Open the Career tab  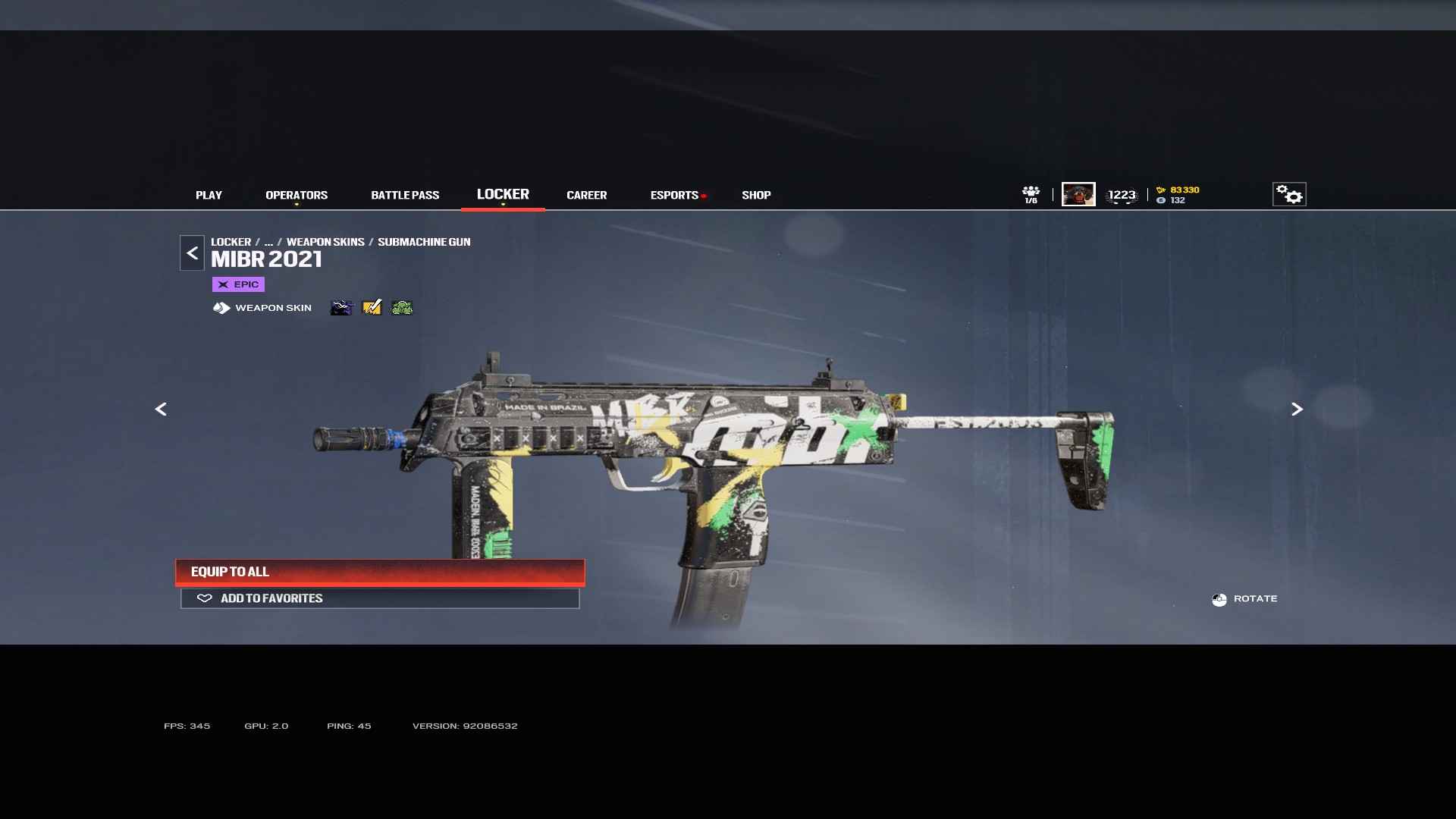point(586,195)
